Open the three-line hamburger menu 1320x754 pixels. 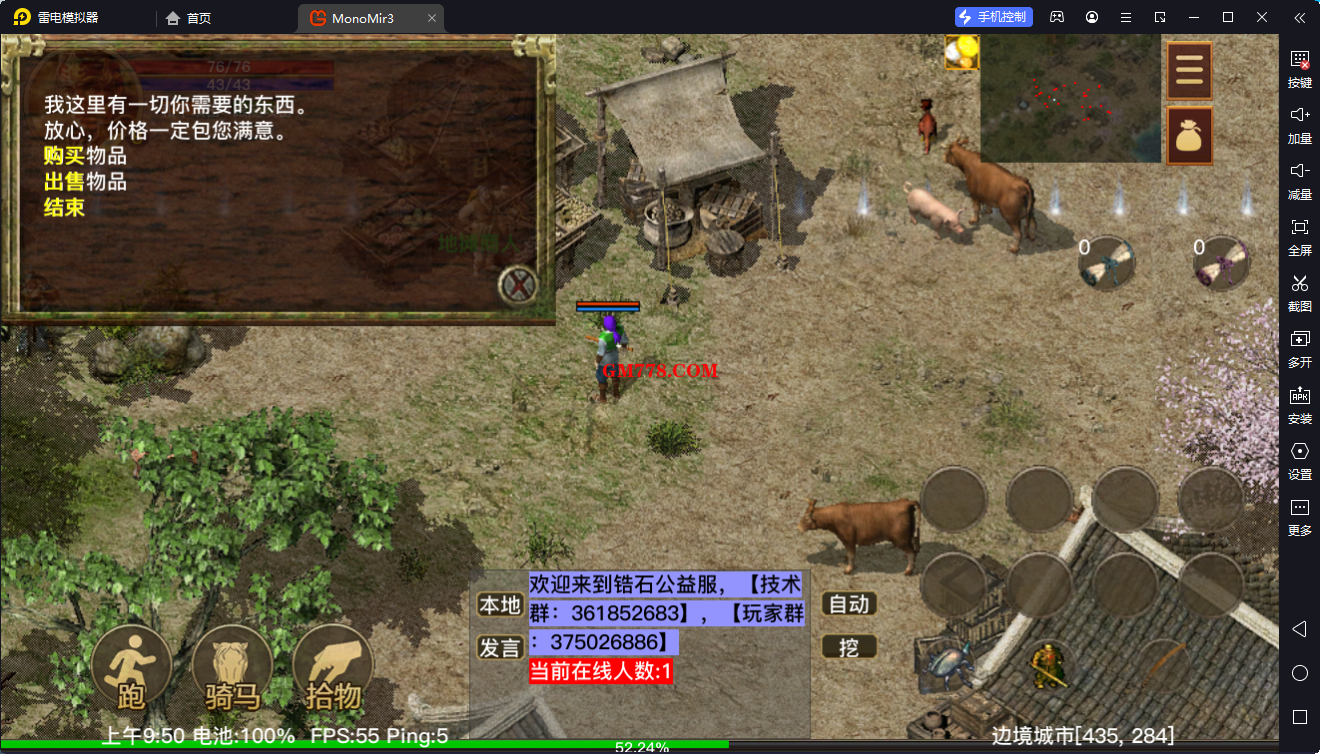[1189, 71]
